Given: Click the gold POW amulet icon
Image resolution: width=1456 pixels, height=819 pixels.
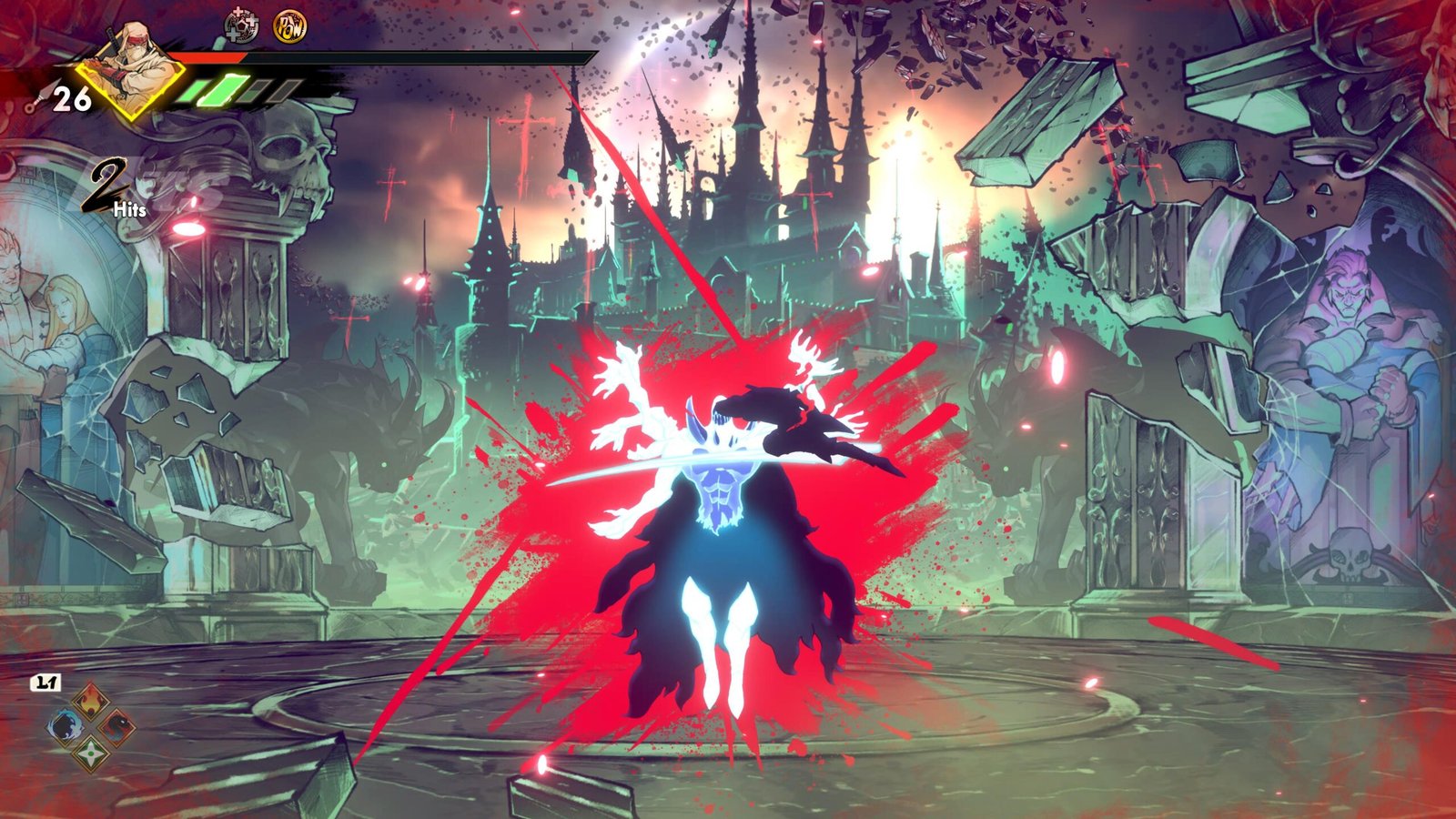Looking at the screenshot, I should 289,26.
